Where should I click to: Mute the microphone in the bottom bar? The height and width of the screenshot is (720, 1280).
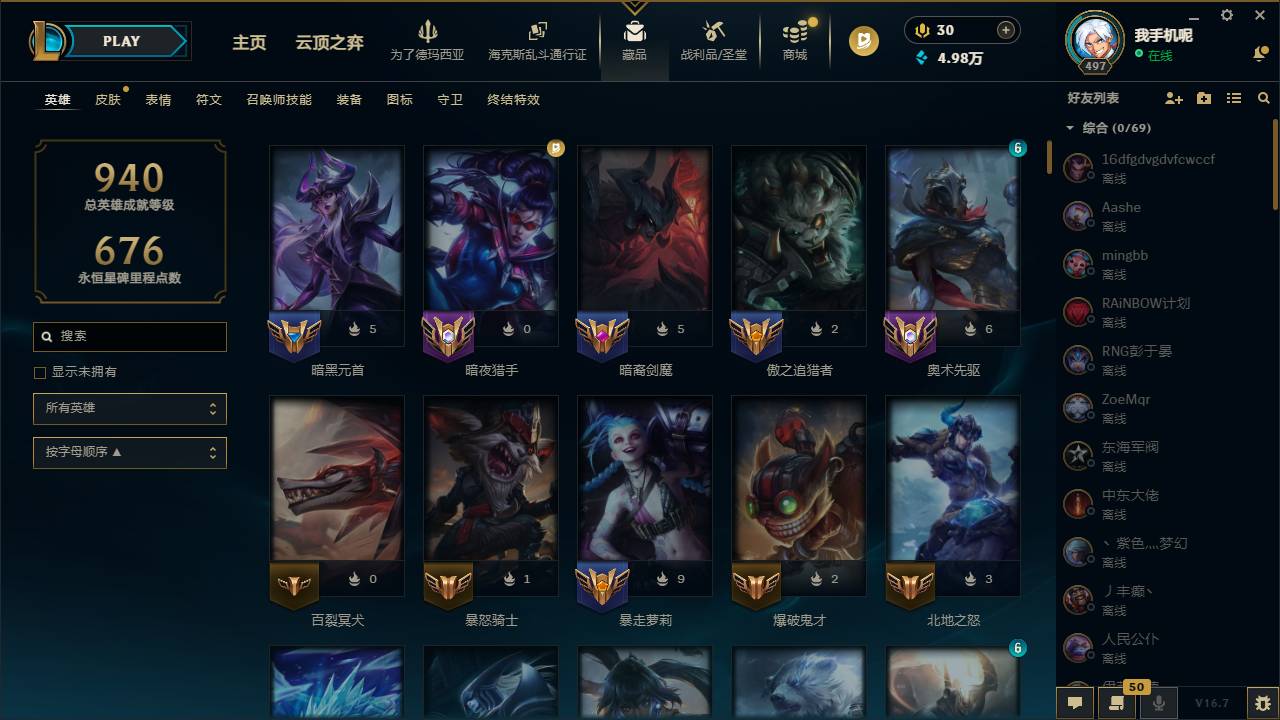[x=1158, y=703]
